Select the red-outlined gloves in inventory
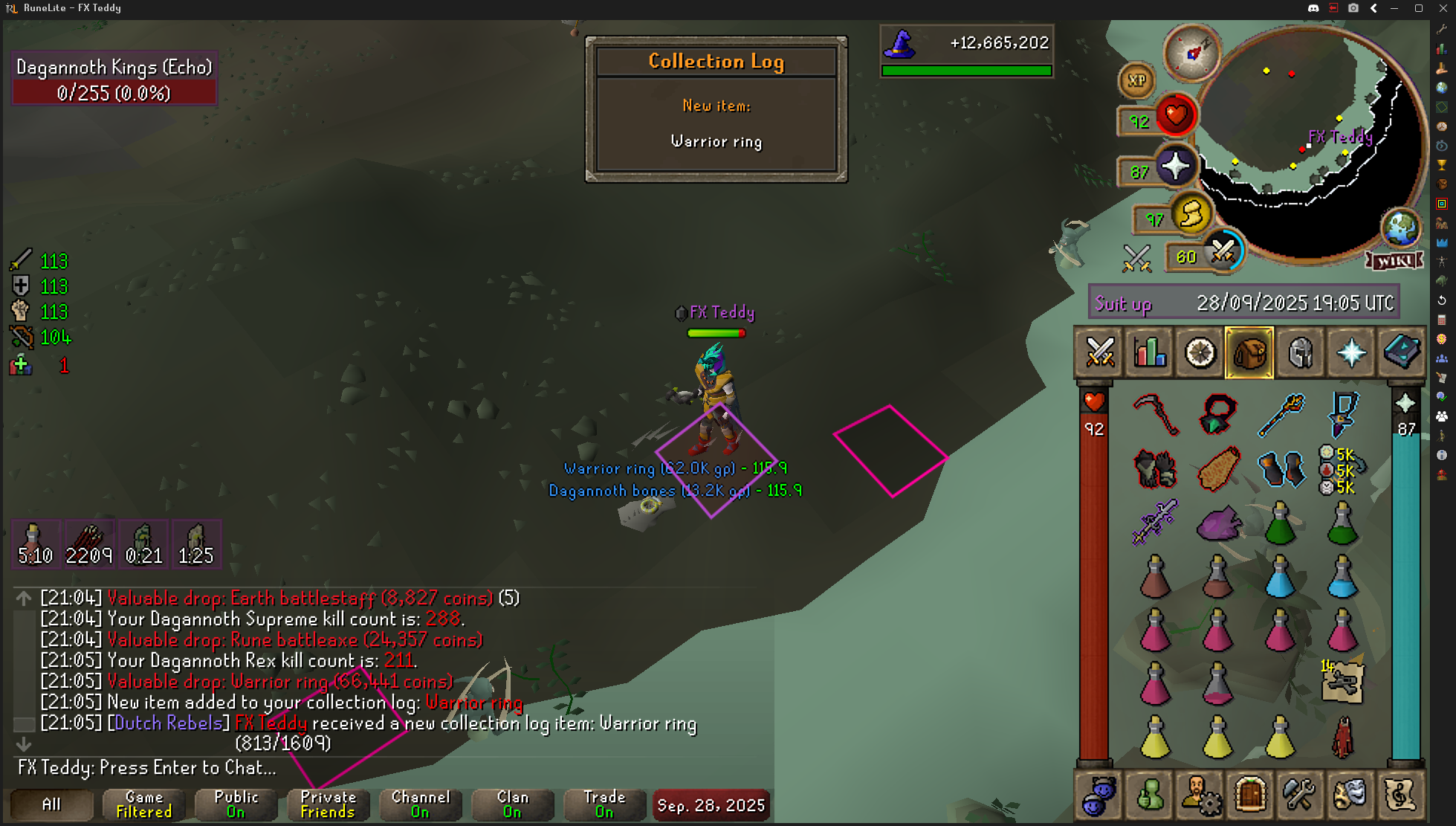This screenshot has height=826, width=1456. (x=1155, y=469)
